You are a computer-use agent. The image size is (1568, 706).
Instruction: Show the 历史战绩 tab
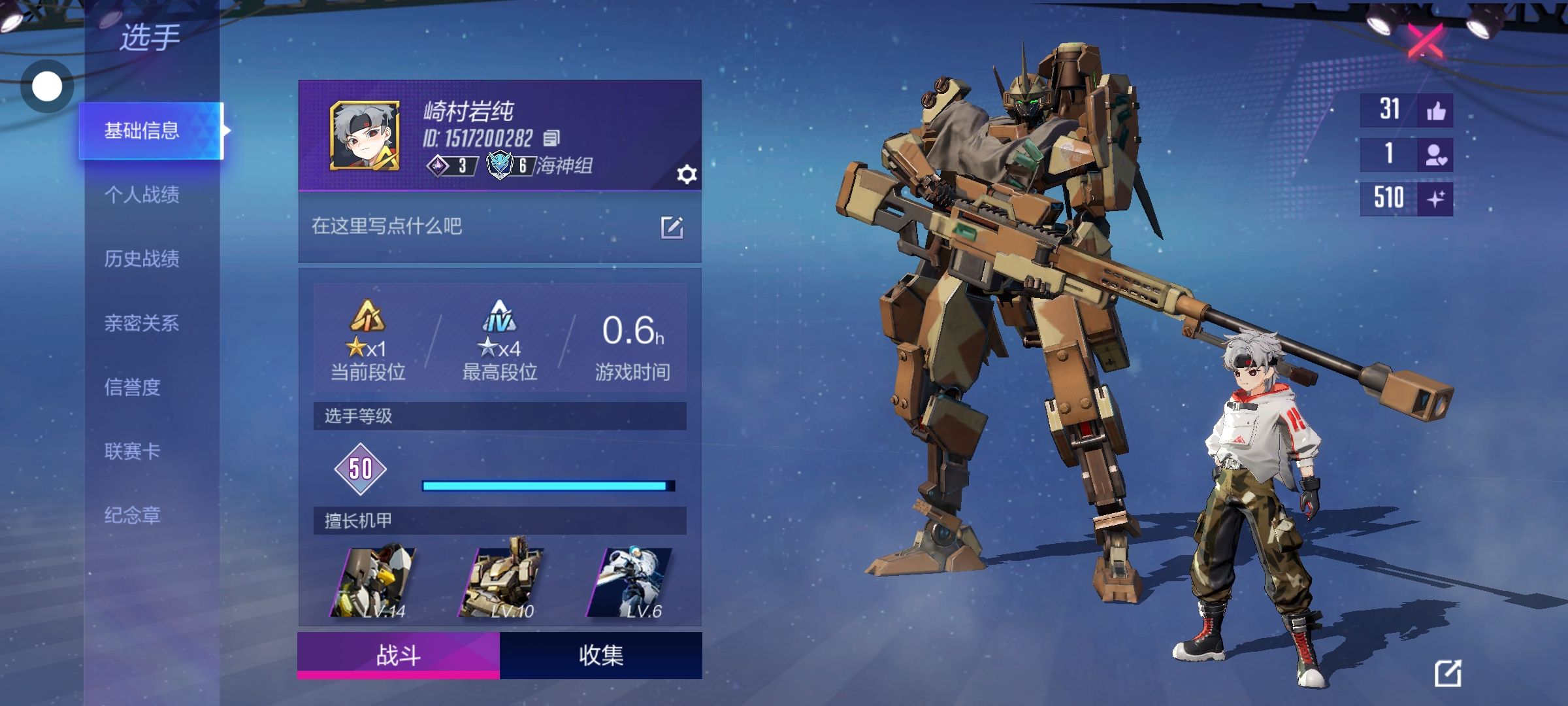(x=142, y=259)
